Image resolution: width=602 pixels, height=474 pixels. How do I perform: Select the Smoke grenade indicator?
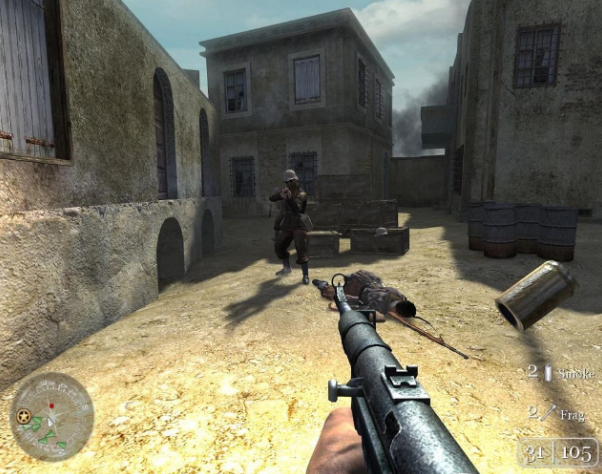(x=562, y=372)
